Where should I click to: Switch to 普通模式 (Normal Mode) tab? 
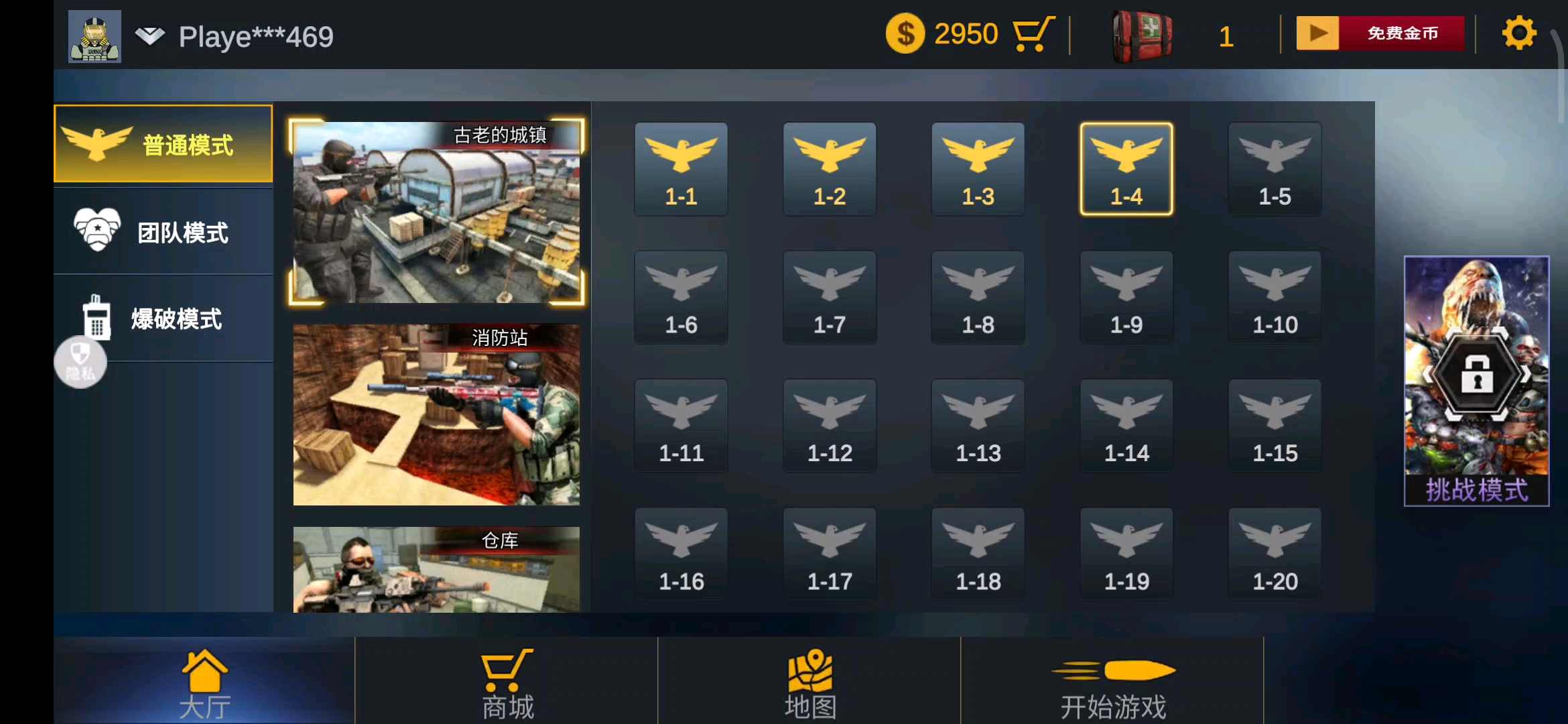tap(163, 143)
